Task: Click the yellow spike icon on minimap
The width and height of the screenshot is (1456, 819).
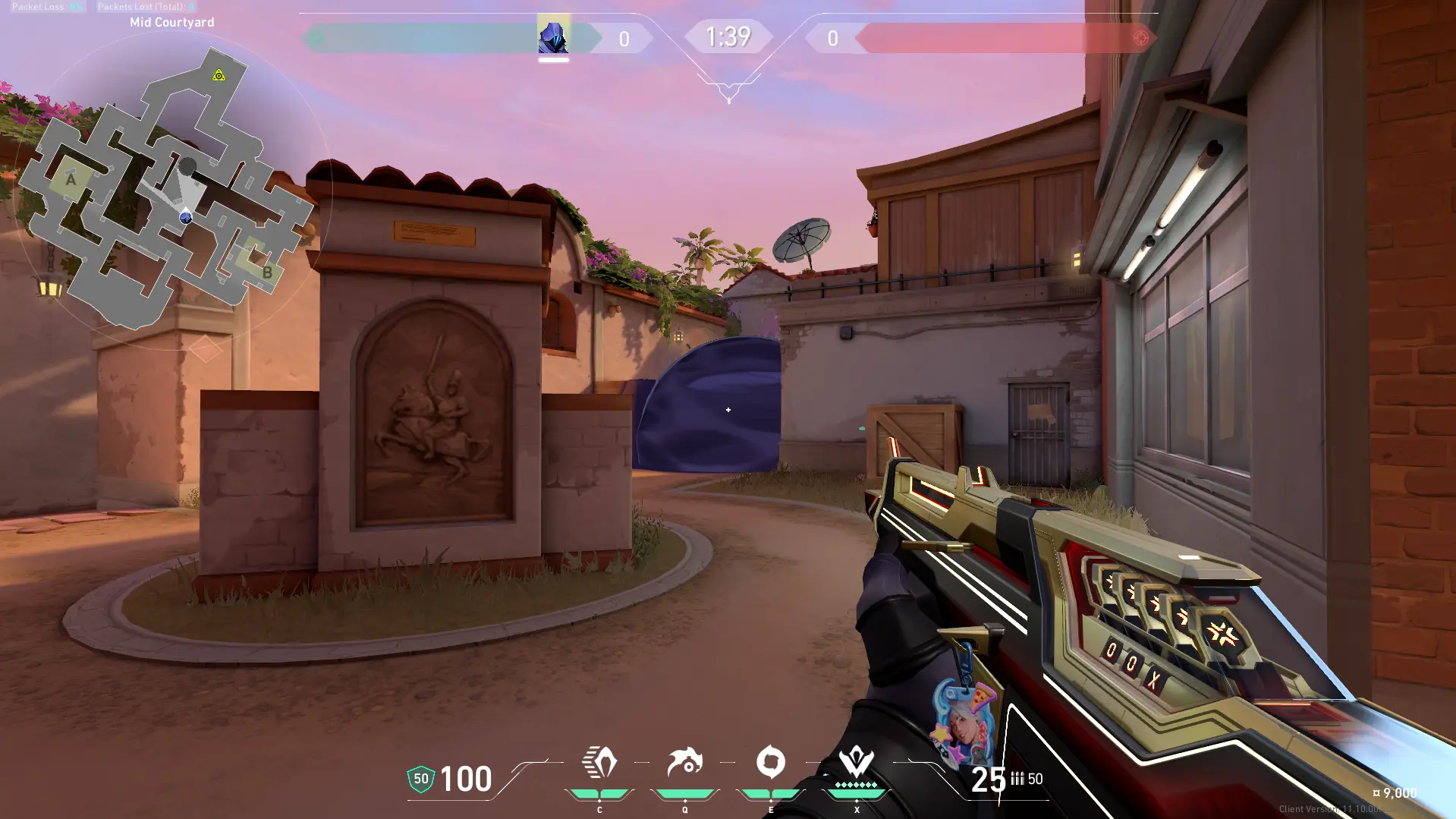Action: [x=219, y=75]
